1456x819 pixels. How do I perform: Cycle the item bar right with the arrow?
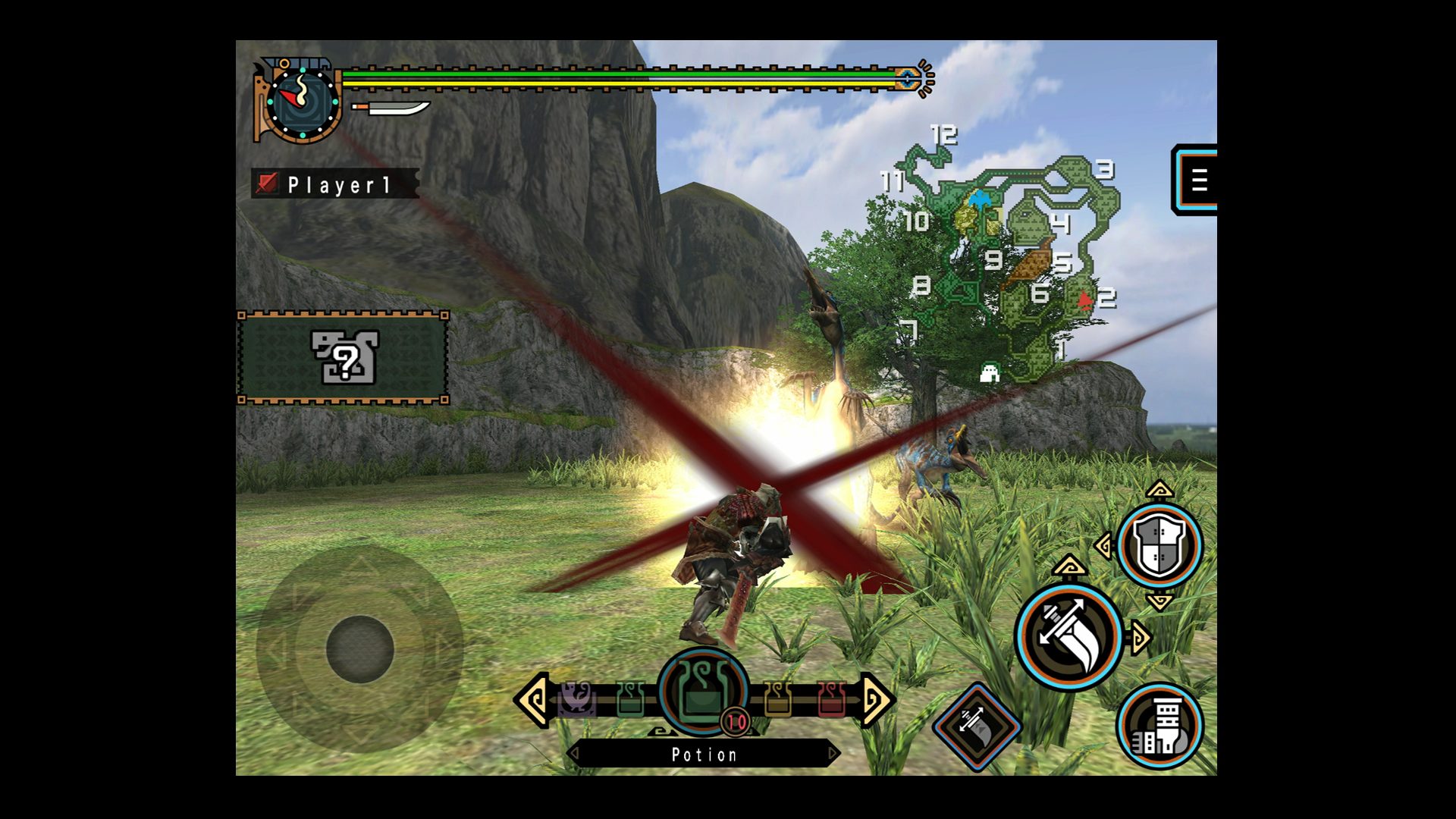[x=876, y=700]
